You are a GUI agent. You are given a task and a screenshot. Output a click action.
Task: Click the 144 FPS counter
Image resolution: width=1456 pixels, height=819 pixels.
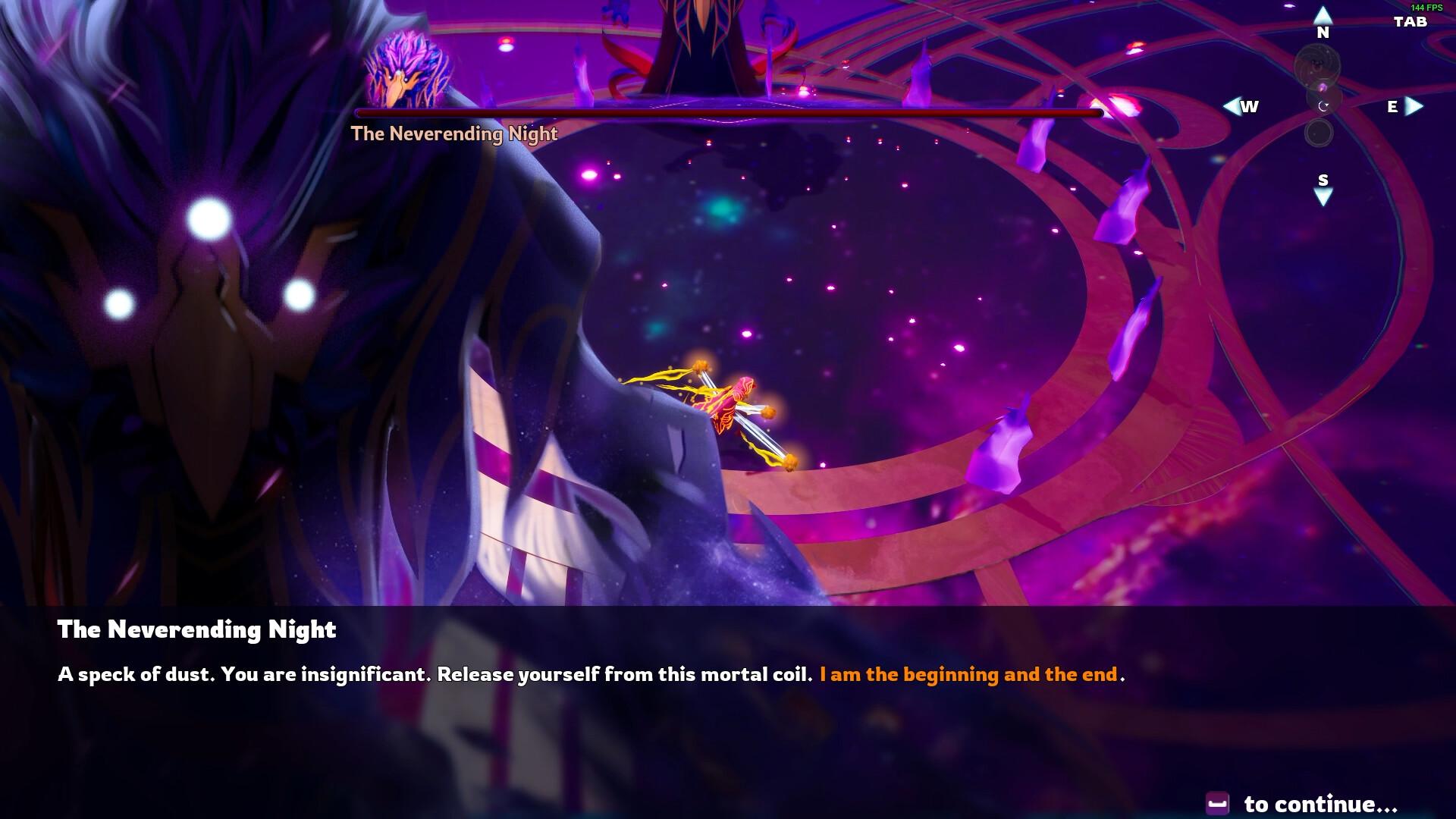pyautogui.click(x=1426, y=8)
